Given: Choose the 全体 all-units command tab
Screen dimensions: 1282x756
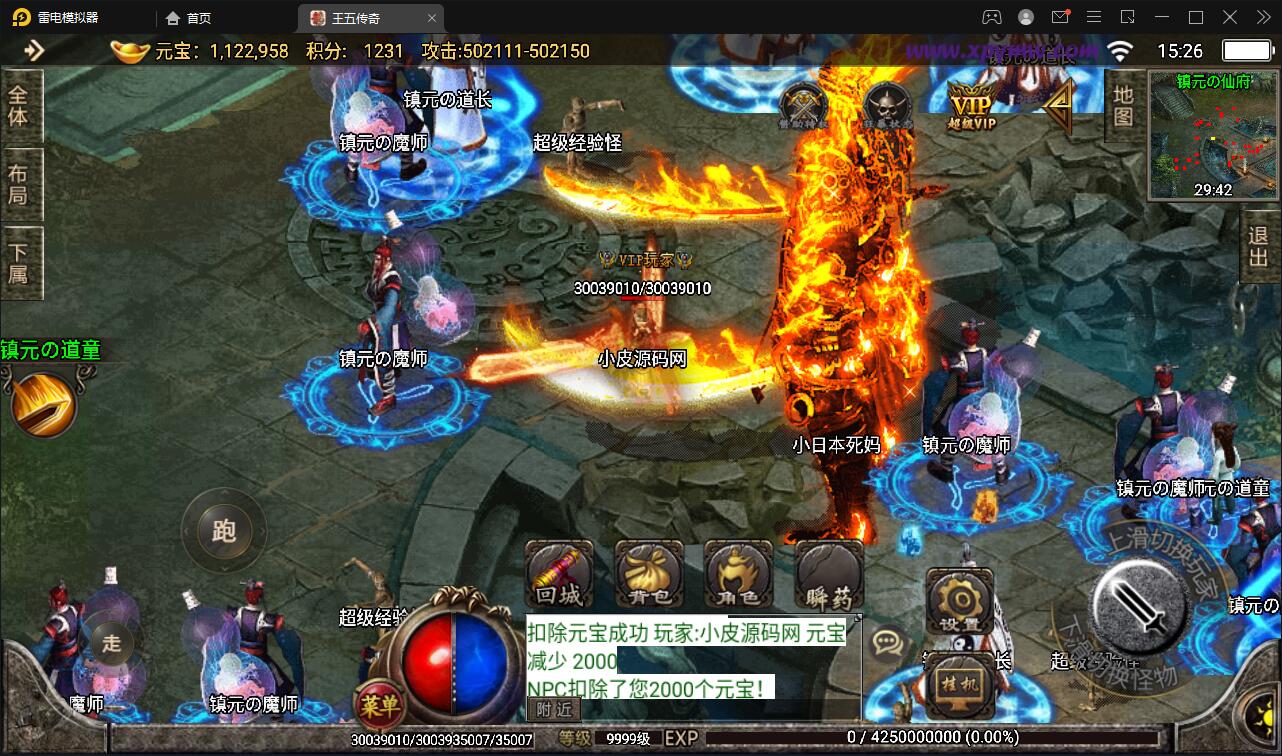Looking at the screenshot, I should (19, 105).
